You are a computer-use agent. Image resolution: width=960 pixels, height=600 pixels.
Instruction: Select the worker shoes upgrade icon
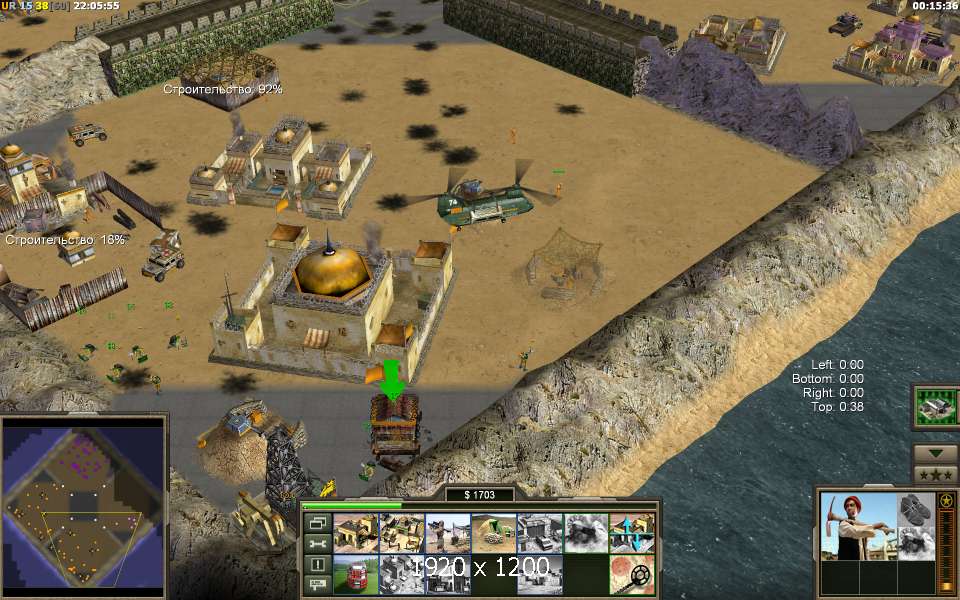[914, 509]
